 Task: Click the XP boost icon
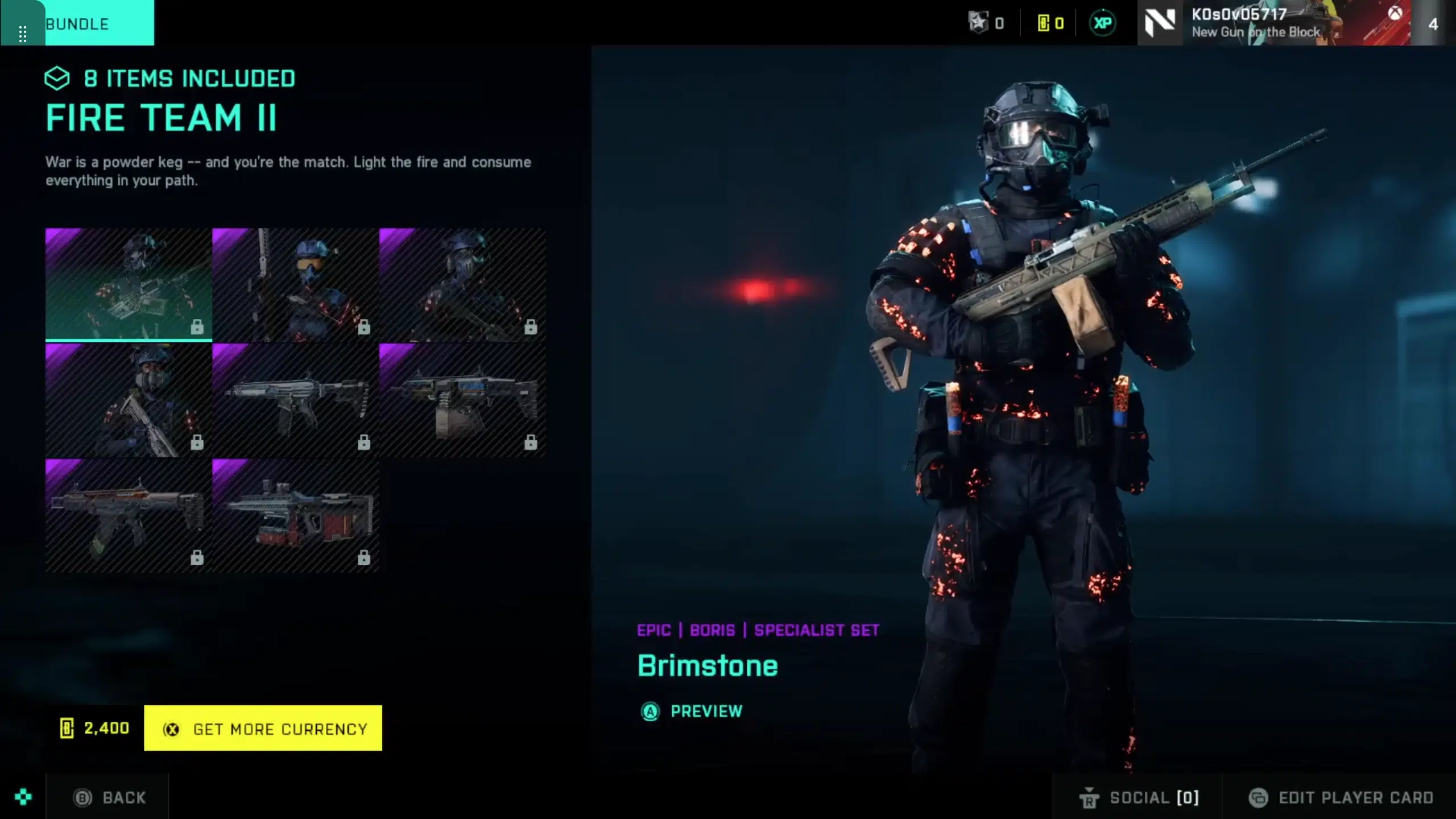1102,23
